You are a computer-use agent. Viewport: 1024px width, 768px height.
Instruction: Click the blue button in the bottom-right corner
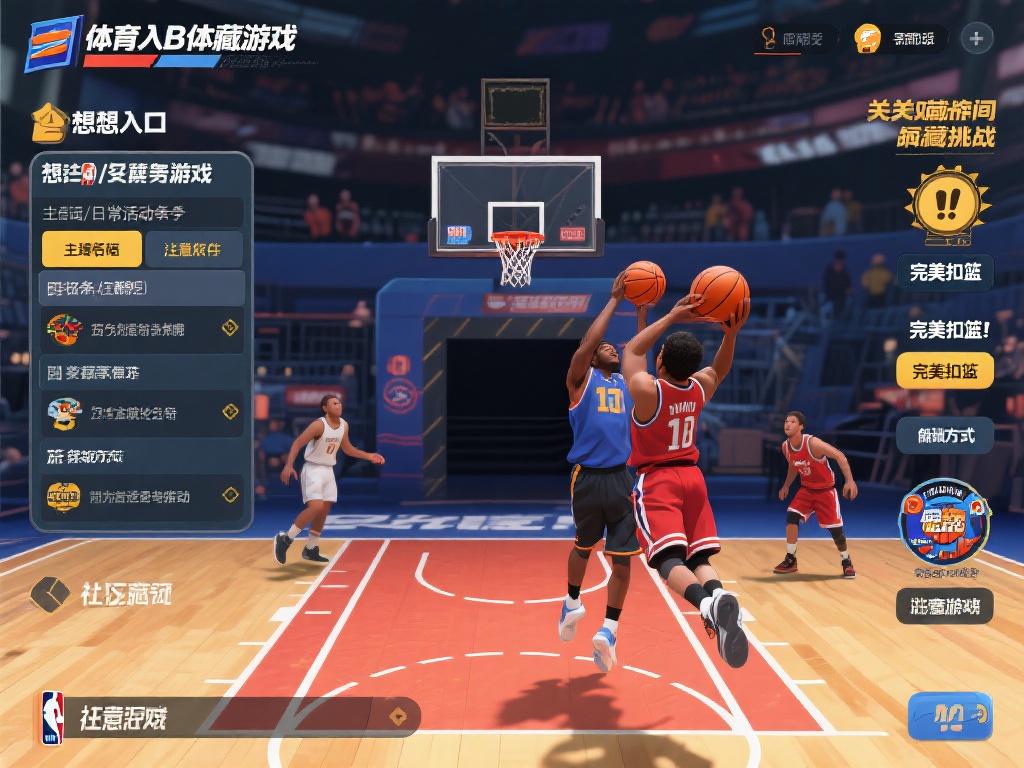(949, 715)
